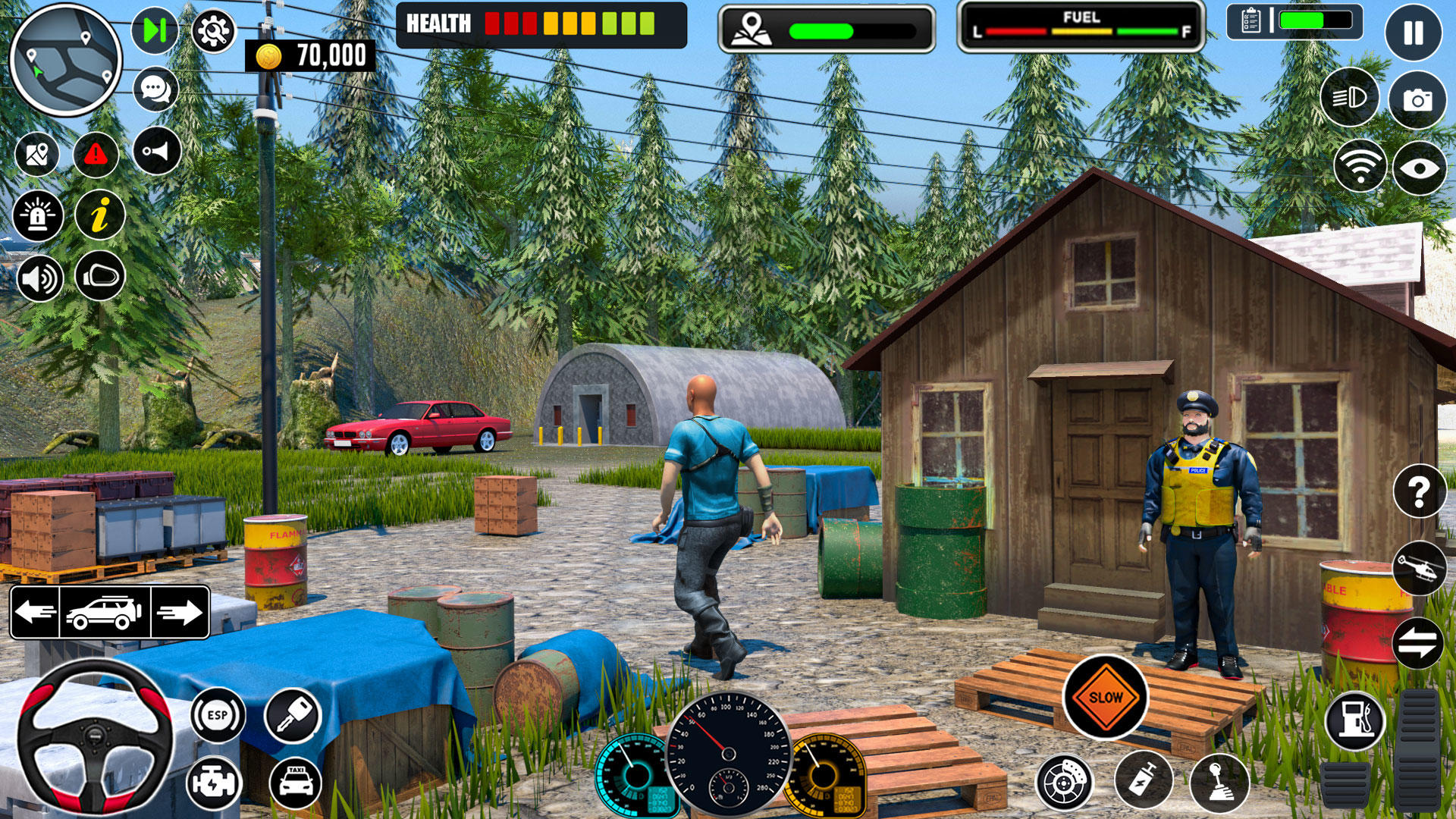Tap the helicopter rescue icon

(1419, 566)
